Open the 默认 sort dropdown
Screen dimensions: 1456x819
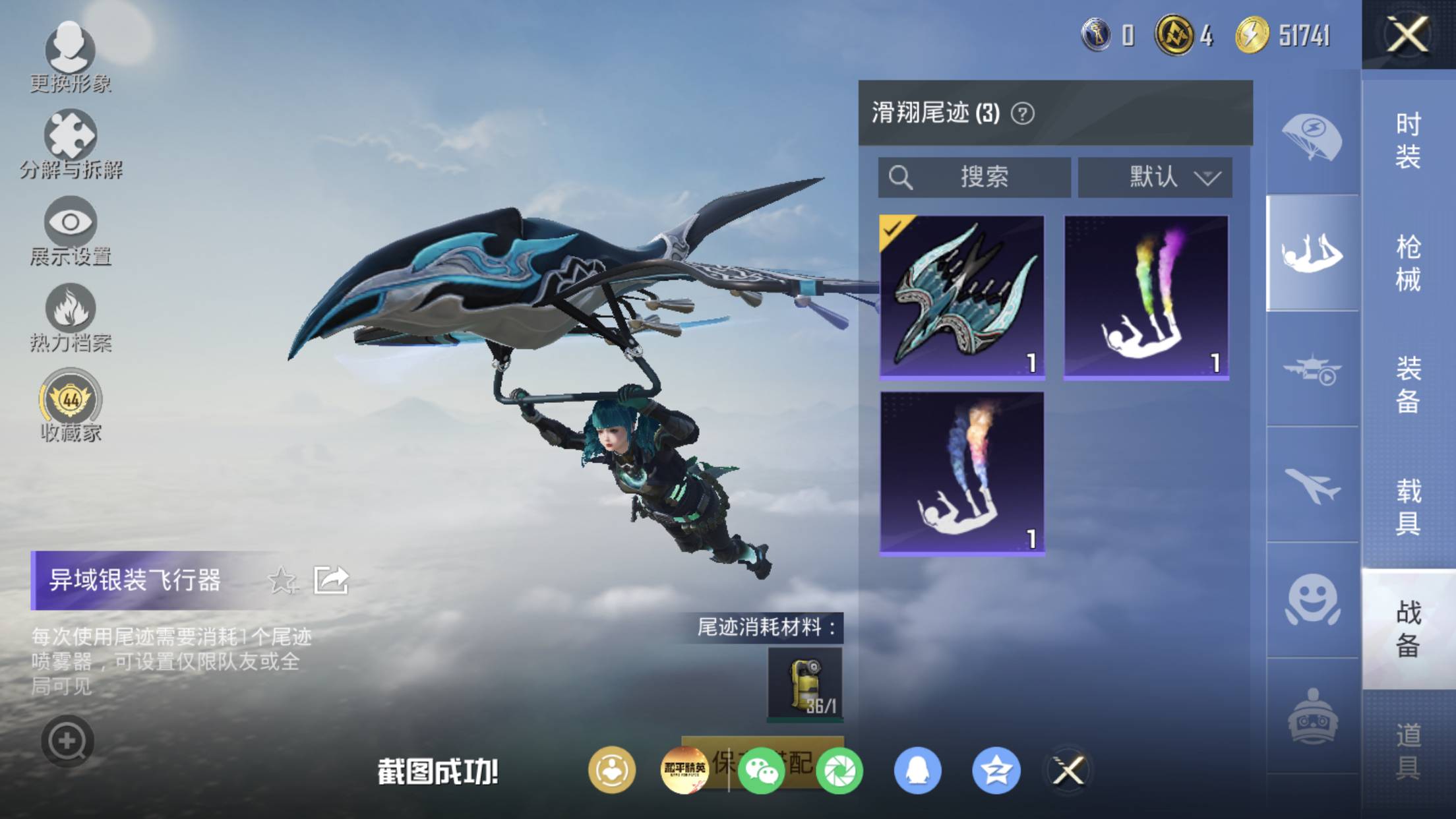coord(1155,177)
